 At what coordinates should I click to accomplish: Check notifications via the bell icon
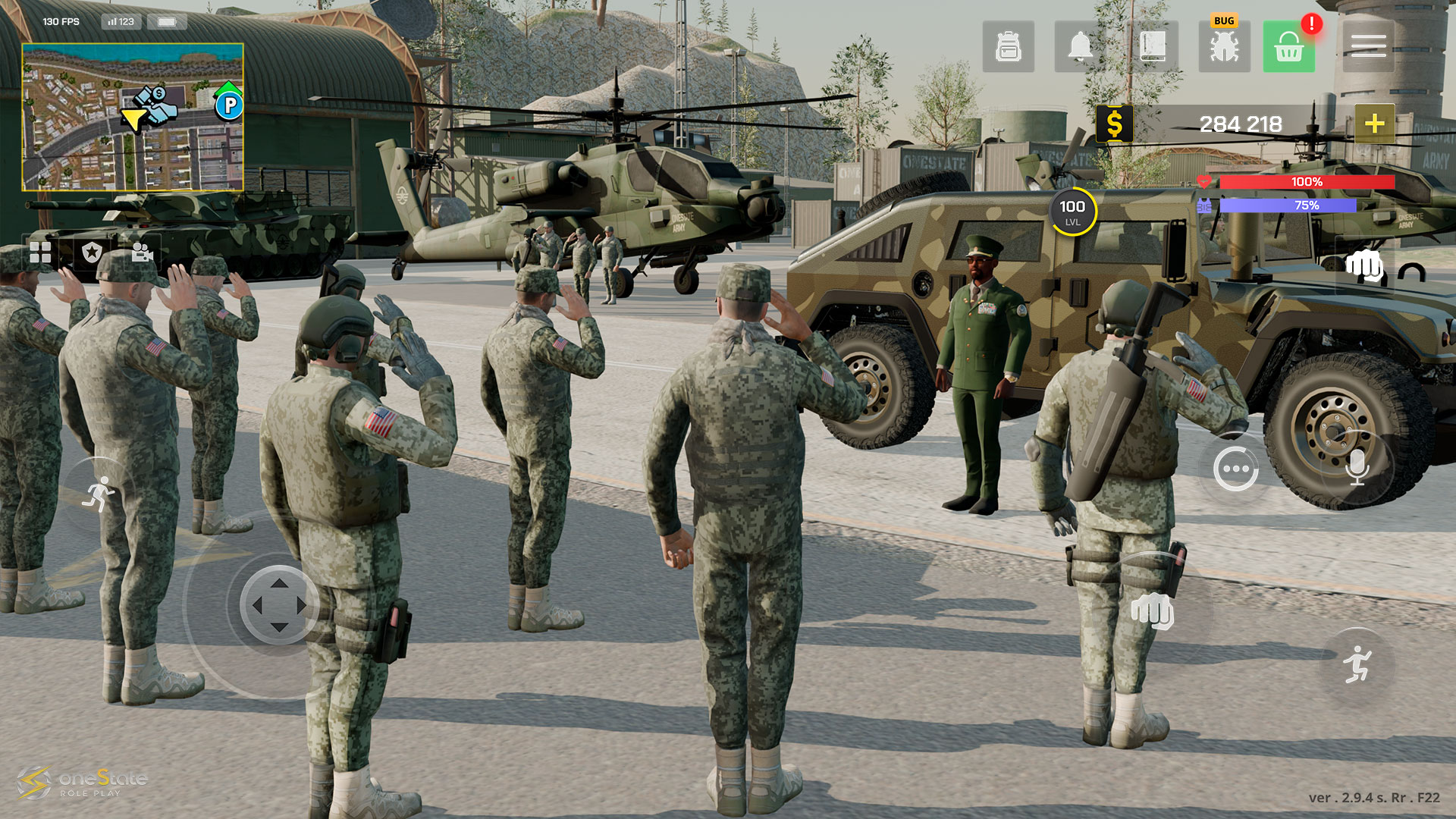tap(1080, 47)
